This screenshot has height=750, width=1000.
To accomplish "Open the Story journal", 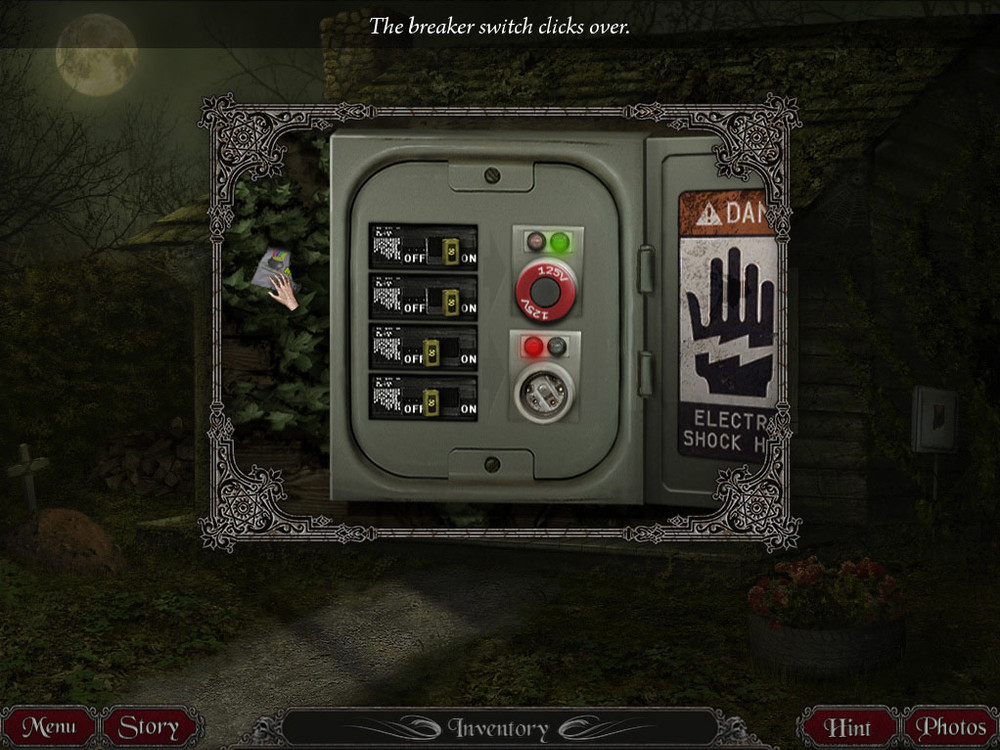I will point(149,727).
